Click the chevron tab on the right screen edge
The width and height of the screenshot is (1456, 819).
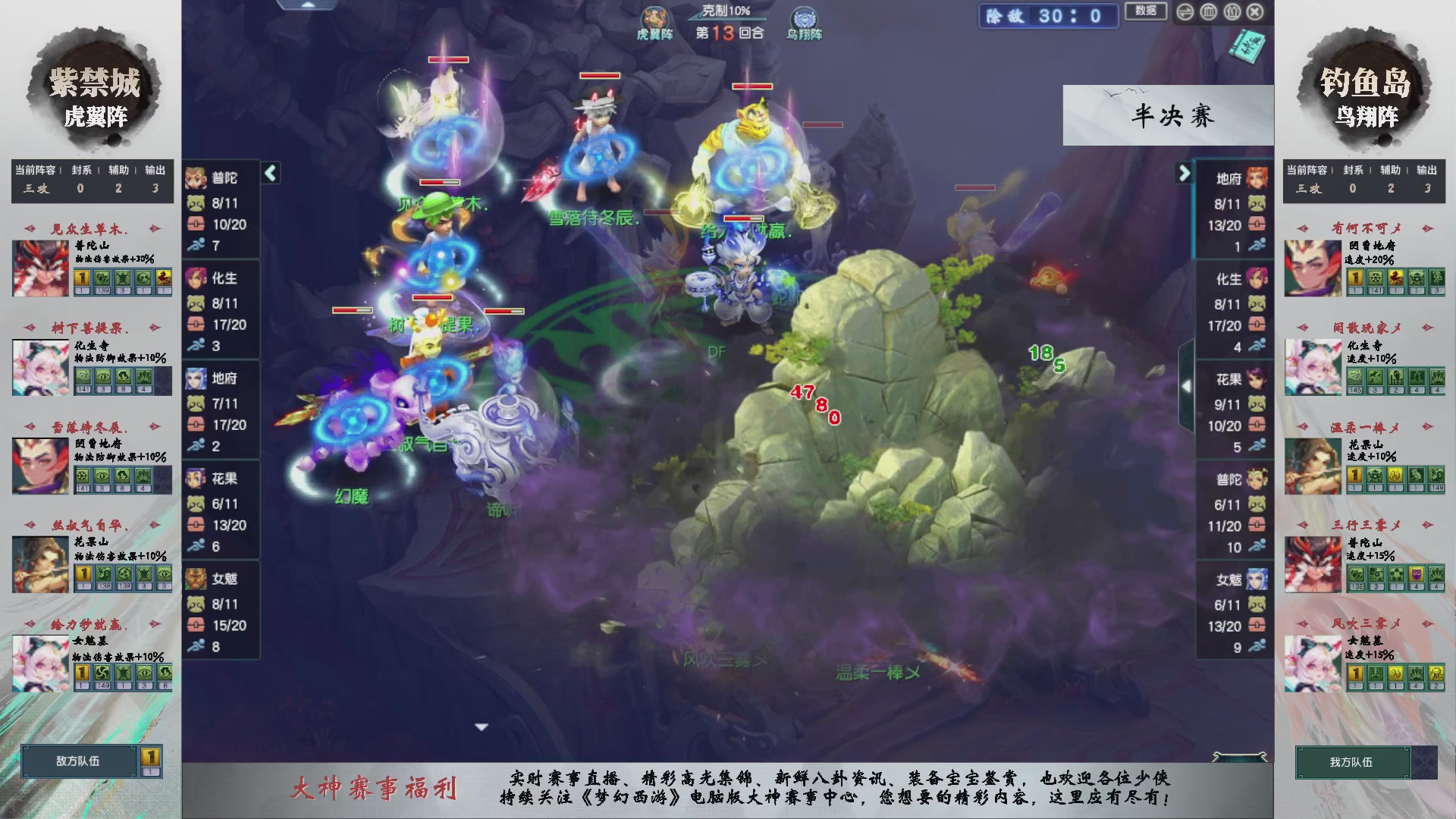(1187, 385)
